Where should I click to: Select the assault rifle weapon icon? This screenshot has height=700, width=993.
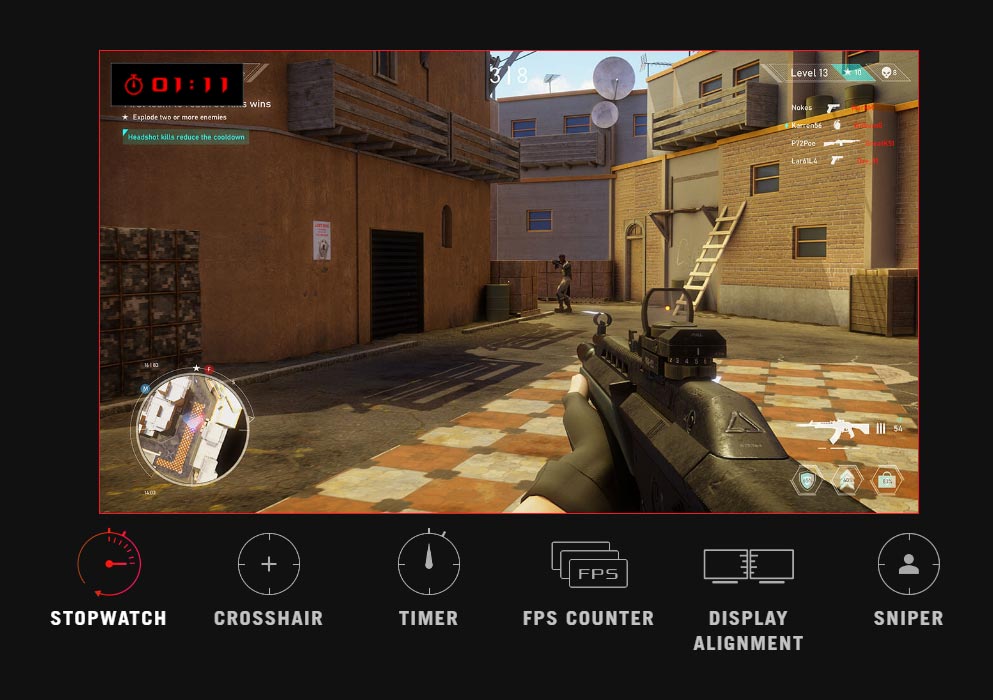(x=832, y=430)
